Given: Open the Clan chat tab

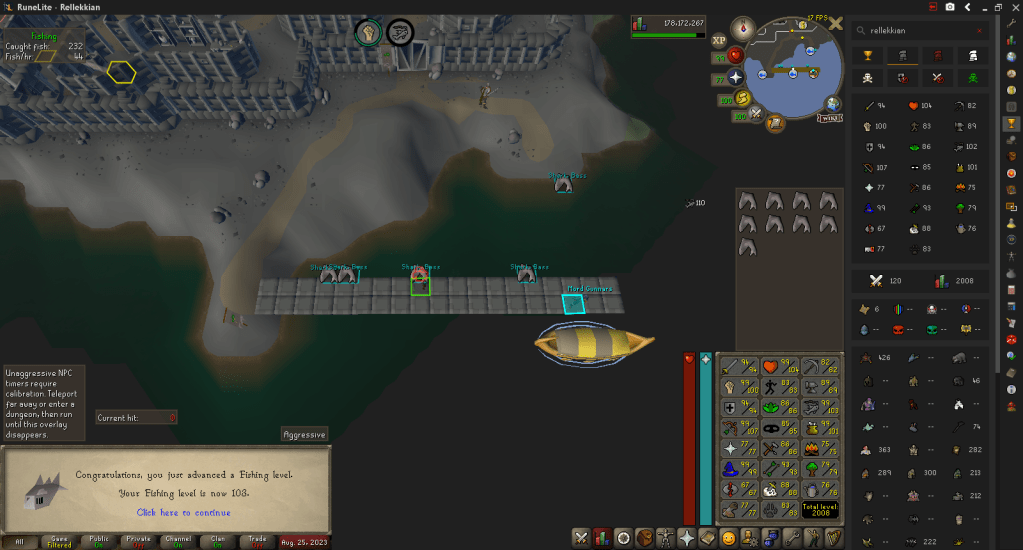Looking at the screenshot, I should [220, 541].
